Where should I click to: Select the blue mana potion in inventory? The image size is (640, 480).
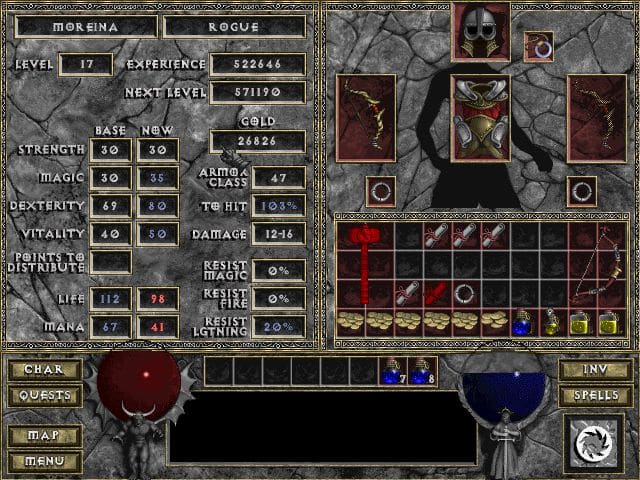(521, 322)
